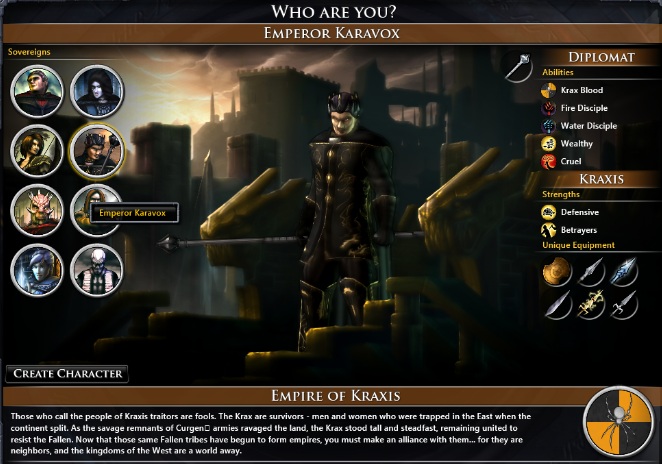662x464 pixels.
Task: Select the round golden shield equipment
Action: [x=557, y=270]
